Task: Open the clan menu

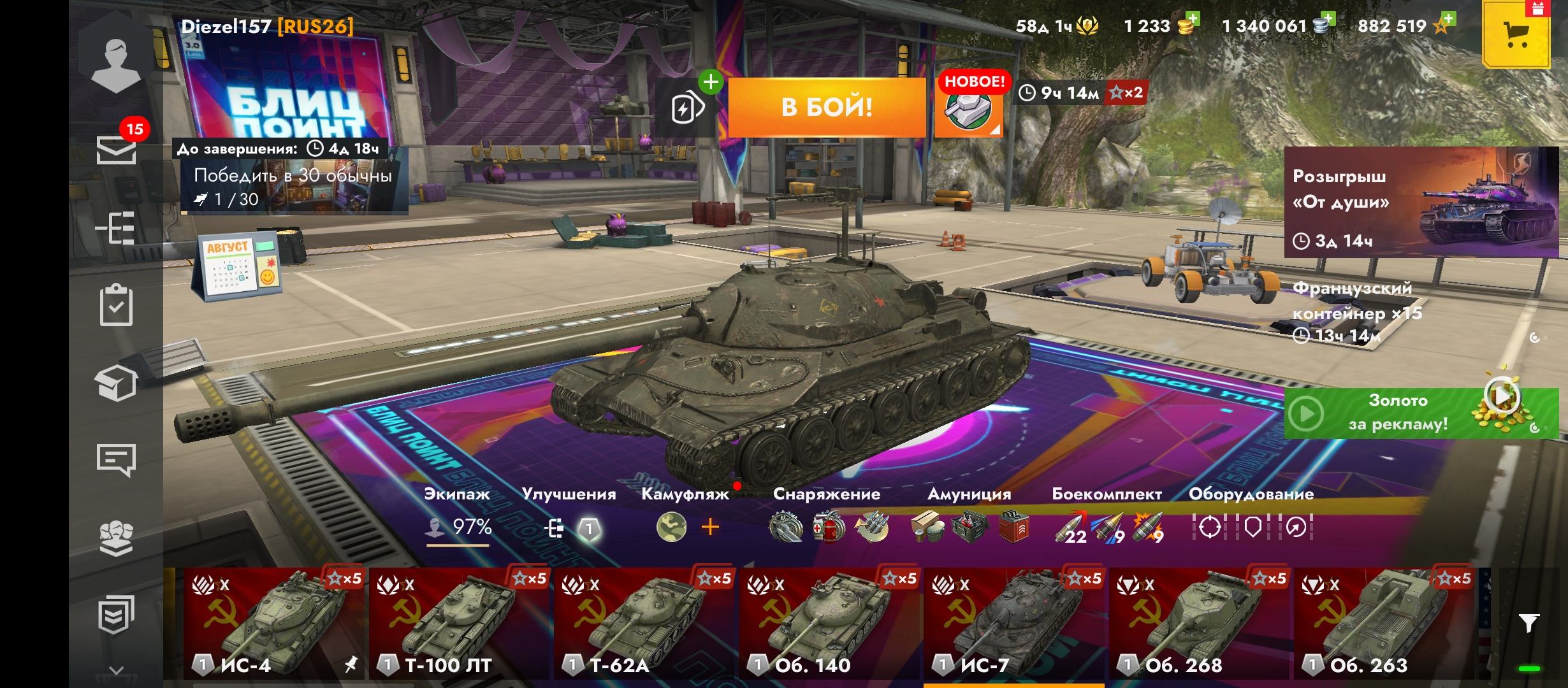Action: (116, 538)
